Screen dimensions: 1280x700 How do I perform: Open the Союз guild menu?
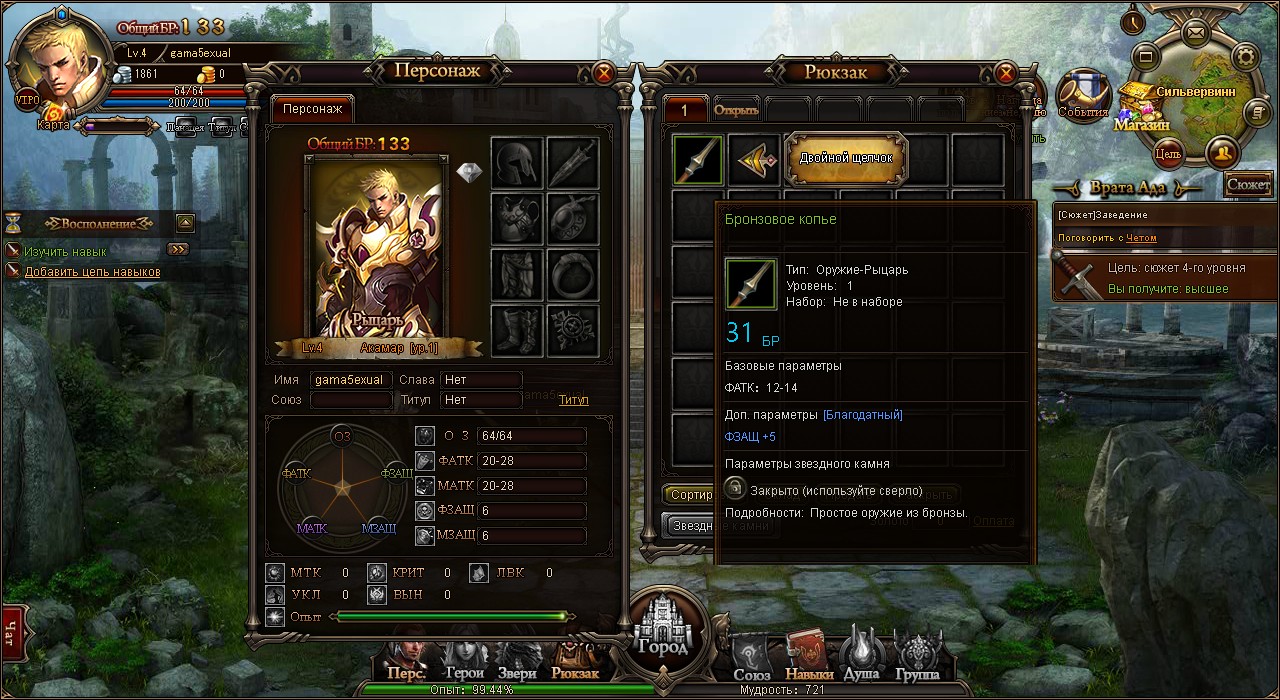click(752, 660)
